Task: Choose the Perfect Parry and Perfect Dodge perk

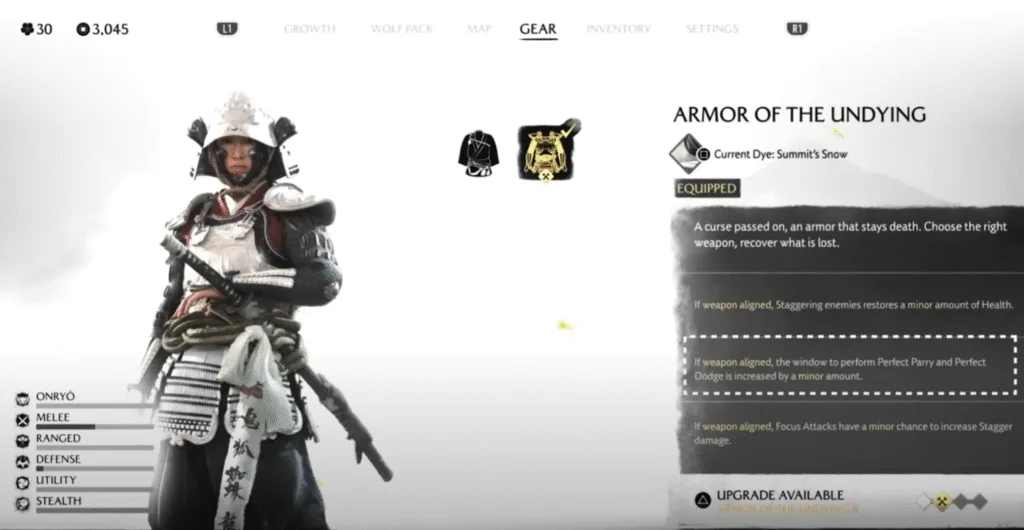Action: (x=850, y=367)
